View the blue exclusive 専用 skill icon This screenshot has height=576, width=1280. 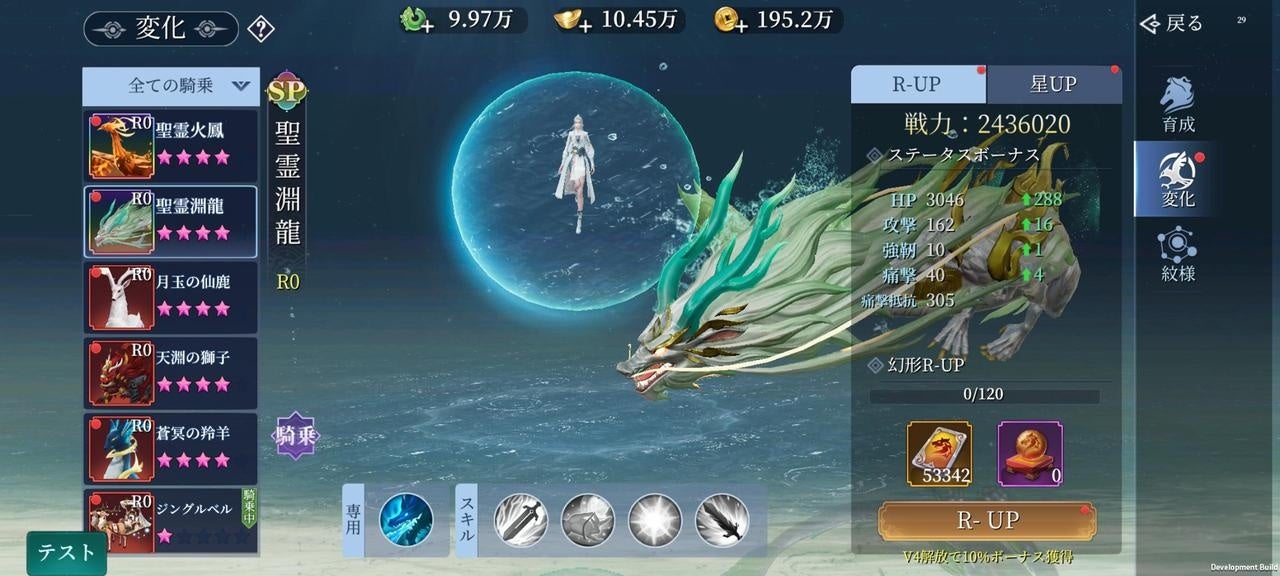click(406, 519)
